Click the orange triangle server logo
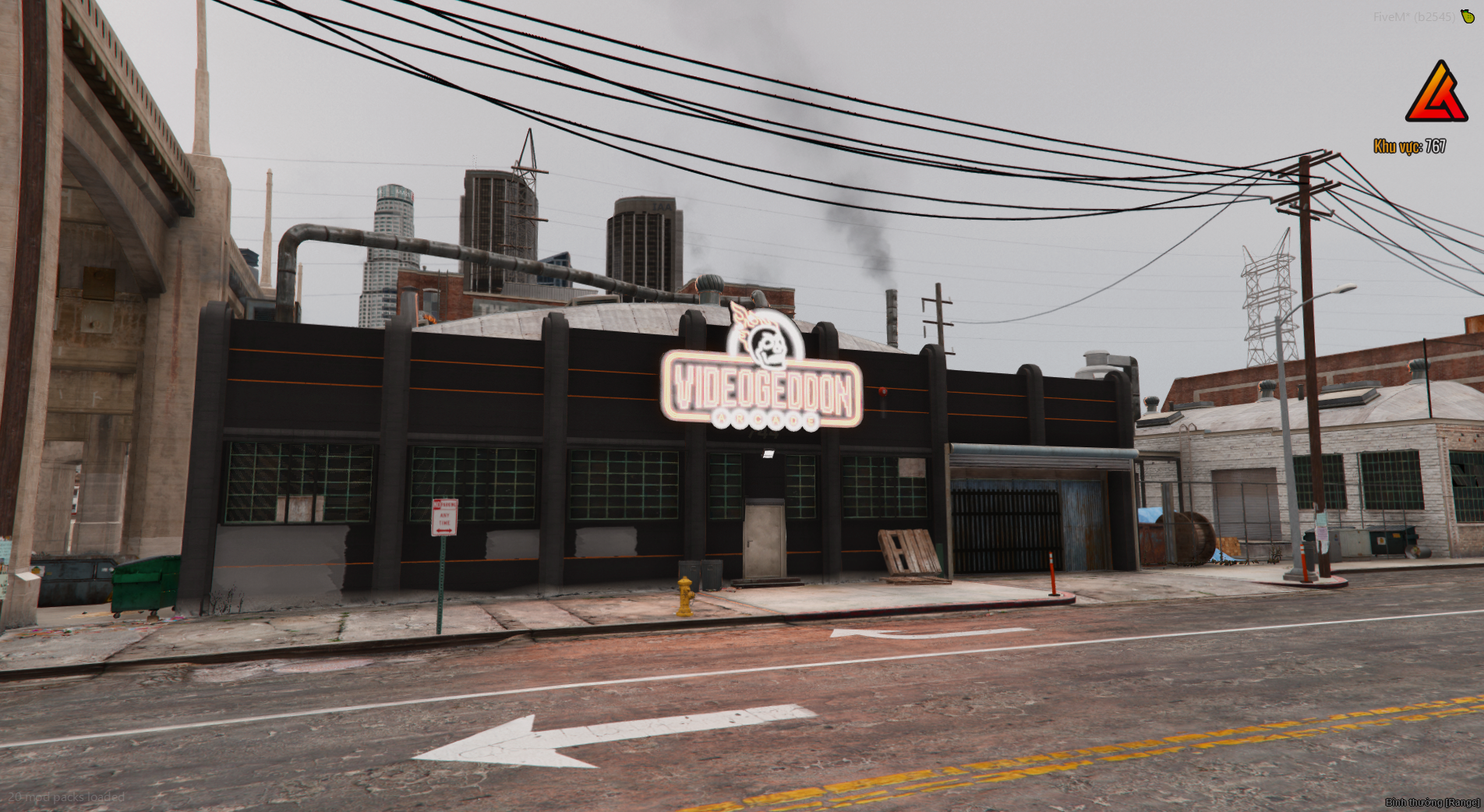The width and height of the screenshot is (1484, 812). click(x=1436, y=94)
